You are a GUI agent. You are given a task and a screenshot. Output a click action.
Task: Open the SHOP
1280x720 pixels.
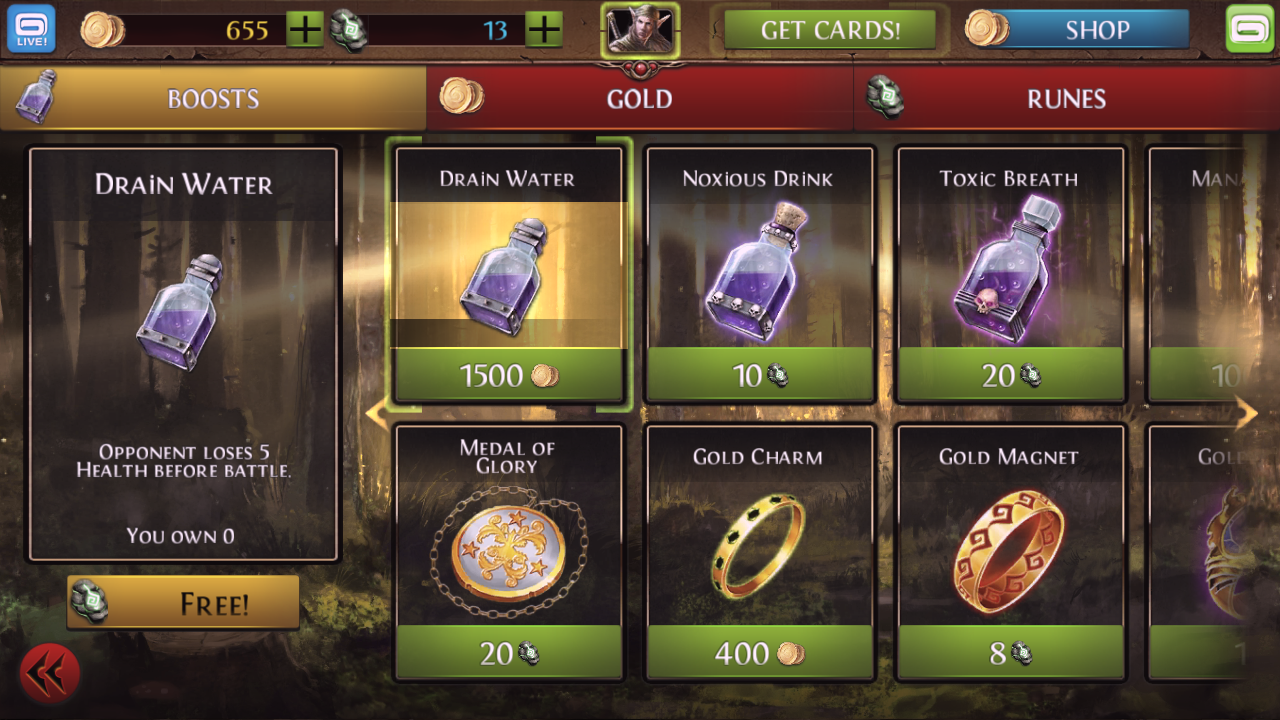coord(1096,30)
